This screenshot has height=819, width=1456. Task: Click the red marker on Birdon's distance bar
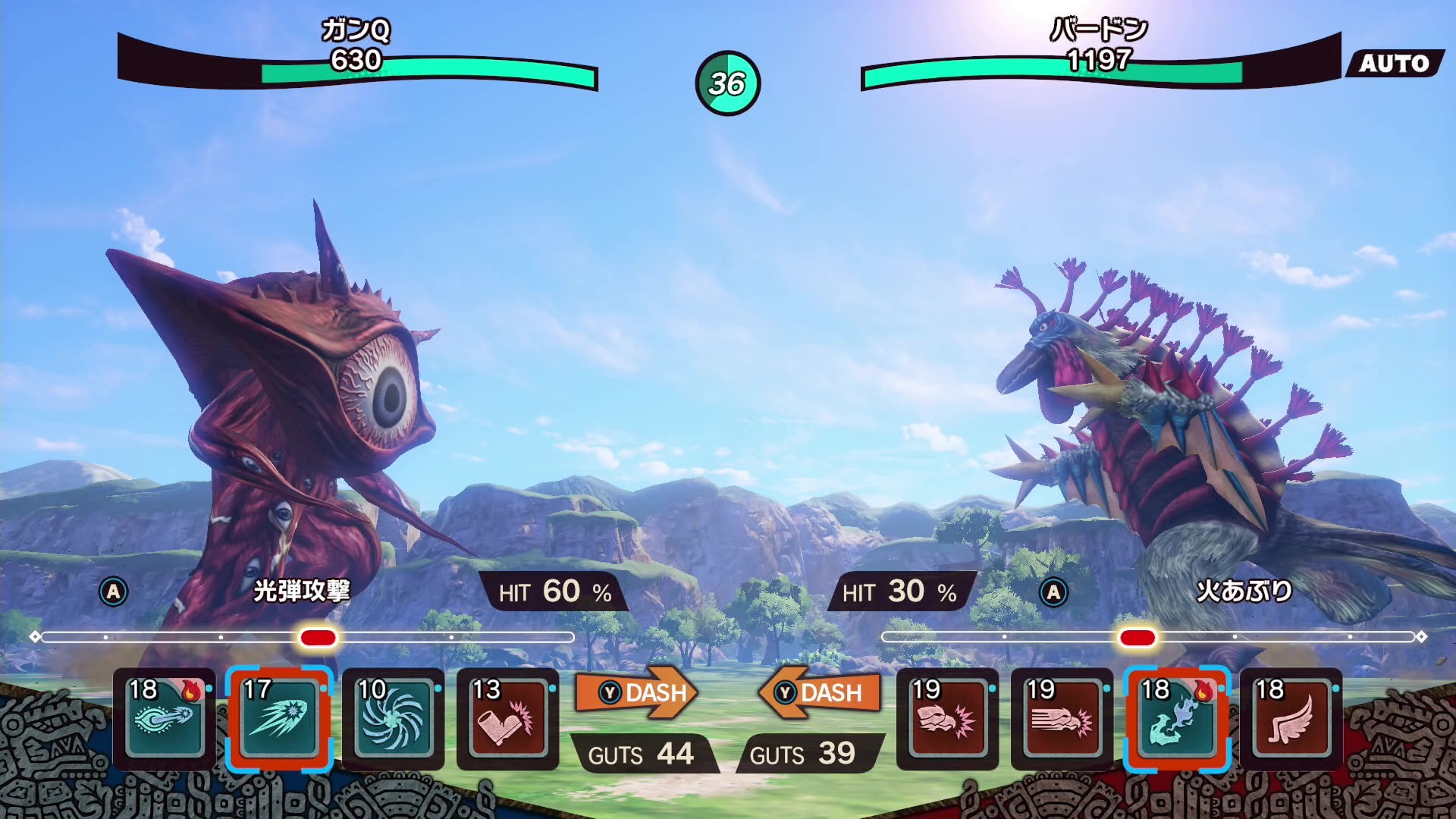coord(1137,637)
